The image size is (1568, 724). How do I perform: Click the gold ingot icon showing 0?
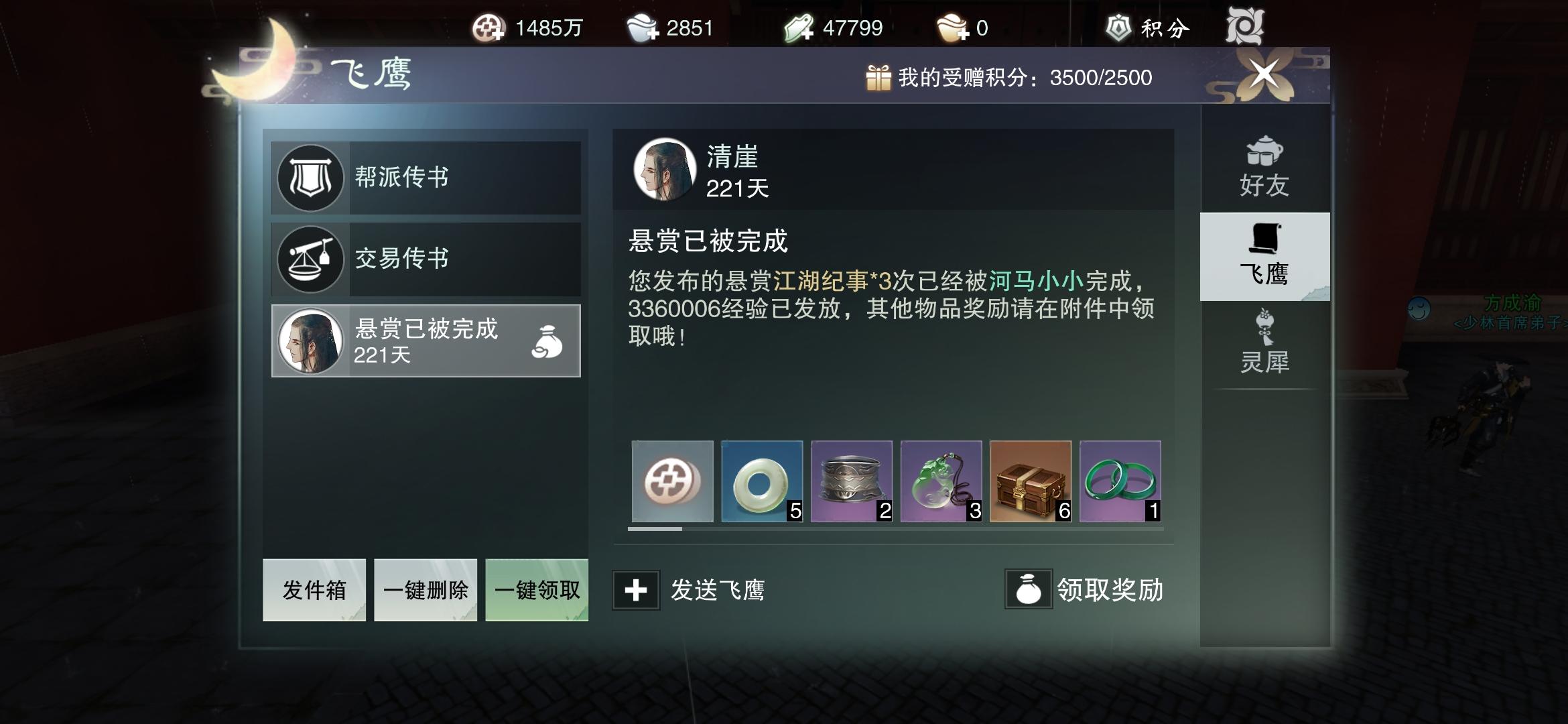click(x=952, y=28)
